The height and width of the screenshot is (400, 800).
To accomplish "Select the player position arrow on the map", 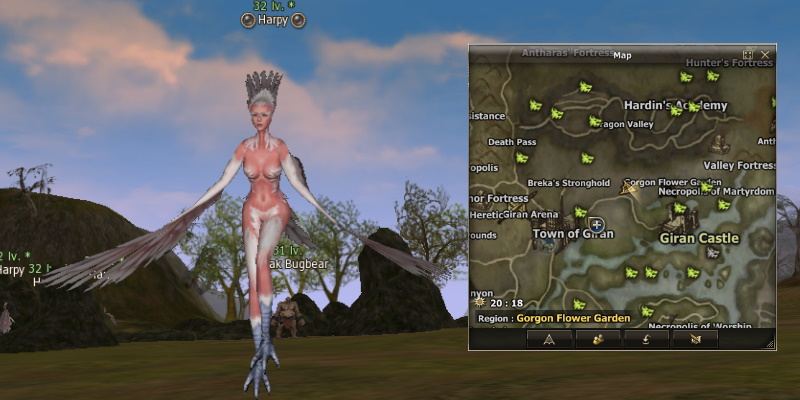I will point(629,188).
